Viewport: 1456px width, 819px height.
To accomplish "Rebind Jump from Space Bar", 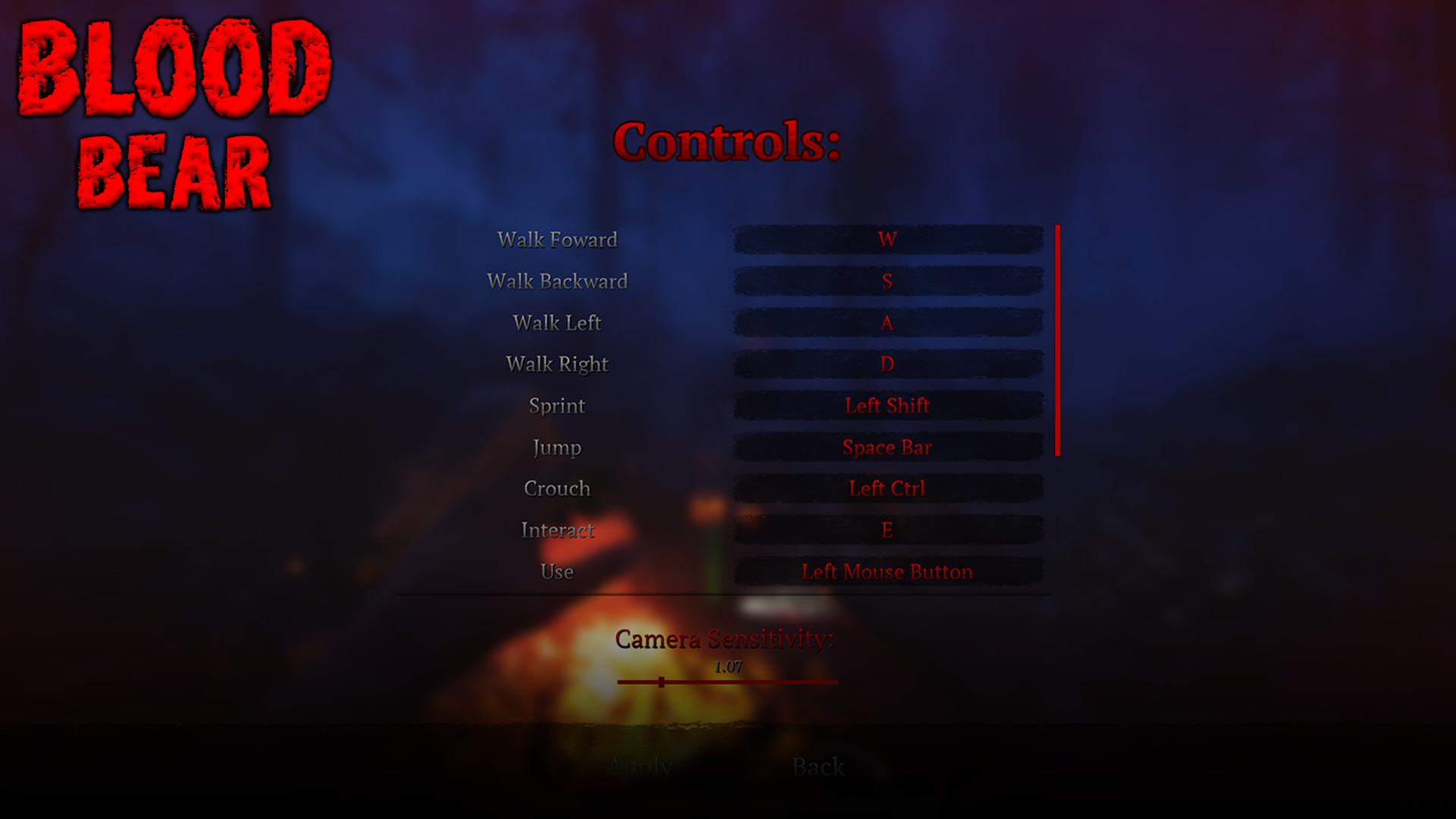I will point(887,447).
